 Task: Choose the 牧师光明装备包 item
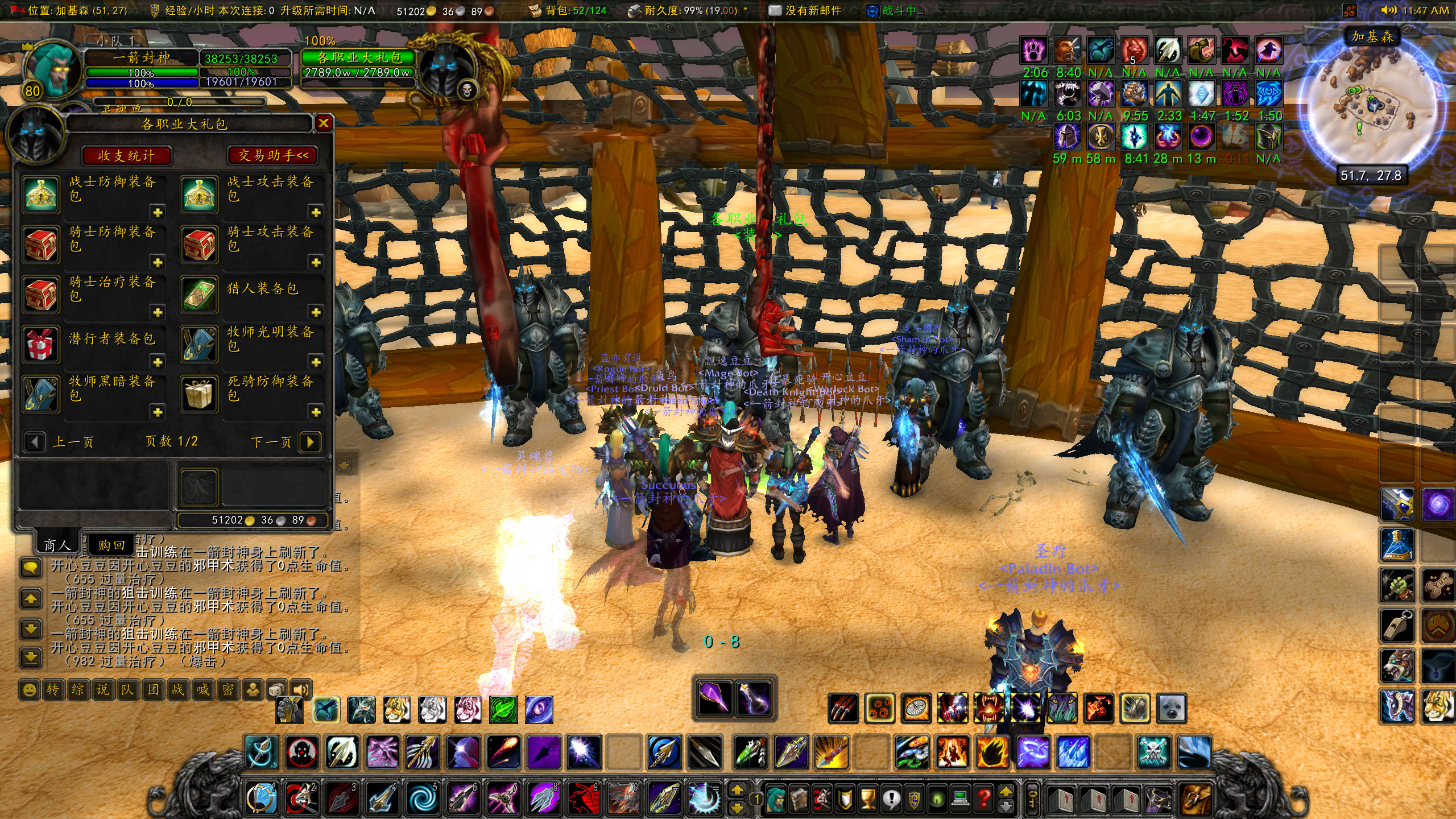(199, 345)
